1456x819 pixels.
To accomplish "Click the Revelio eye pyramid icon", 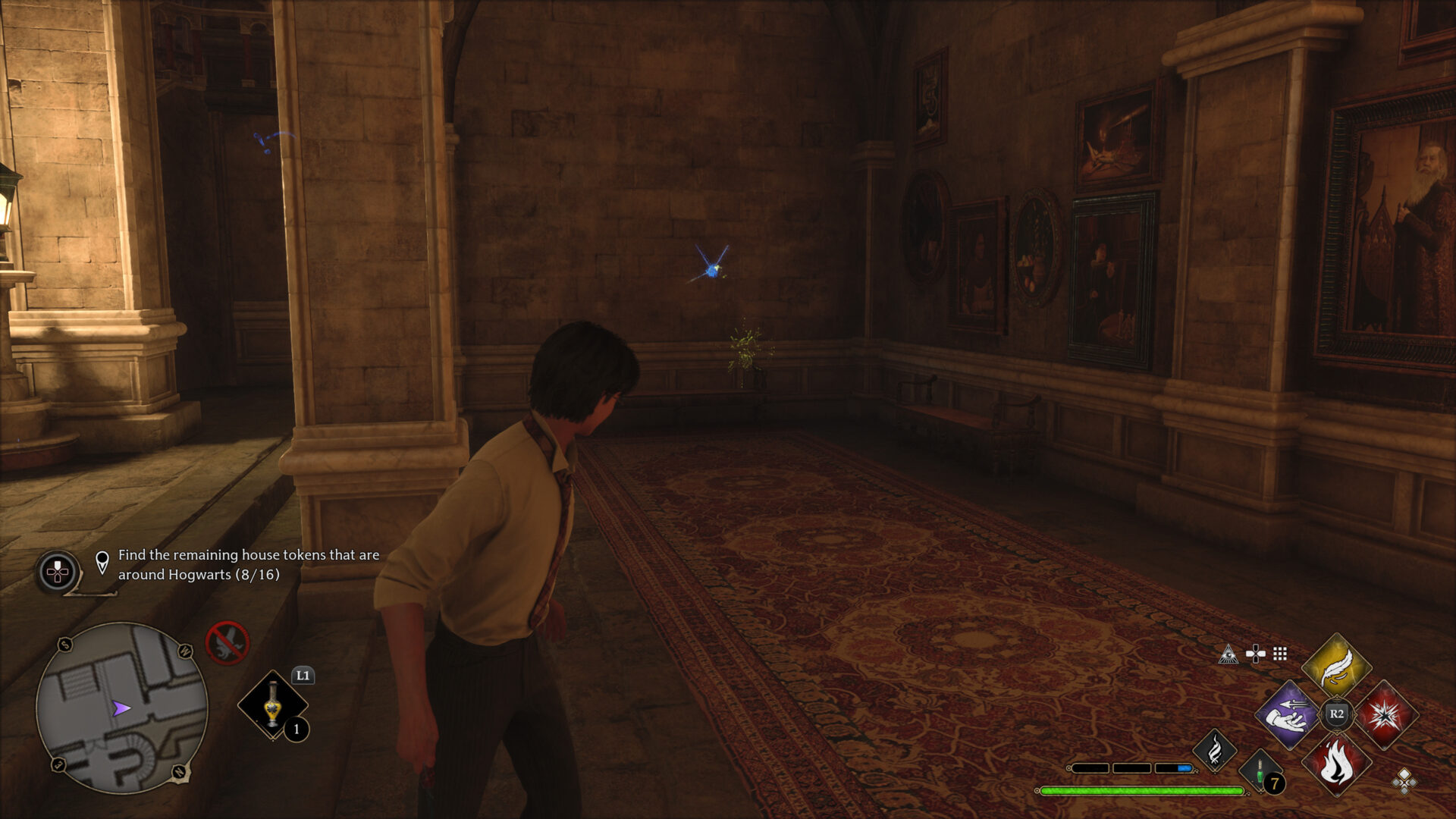I will pos(1228,654).
